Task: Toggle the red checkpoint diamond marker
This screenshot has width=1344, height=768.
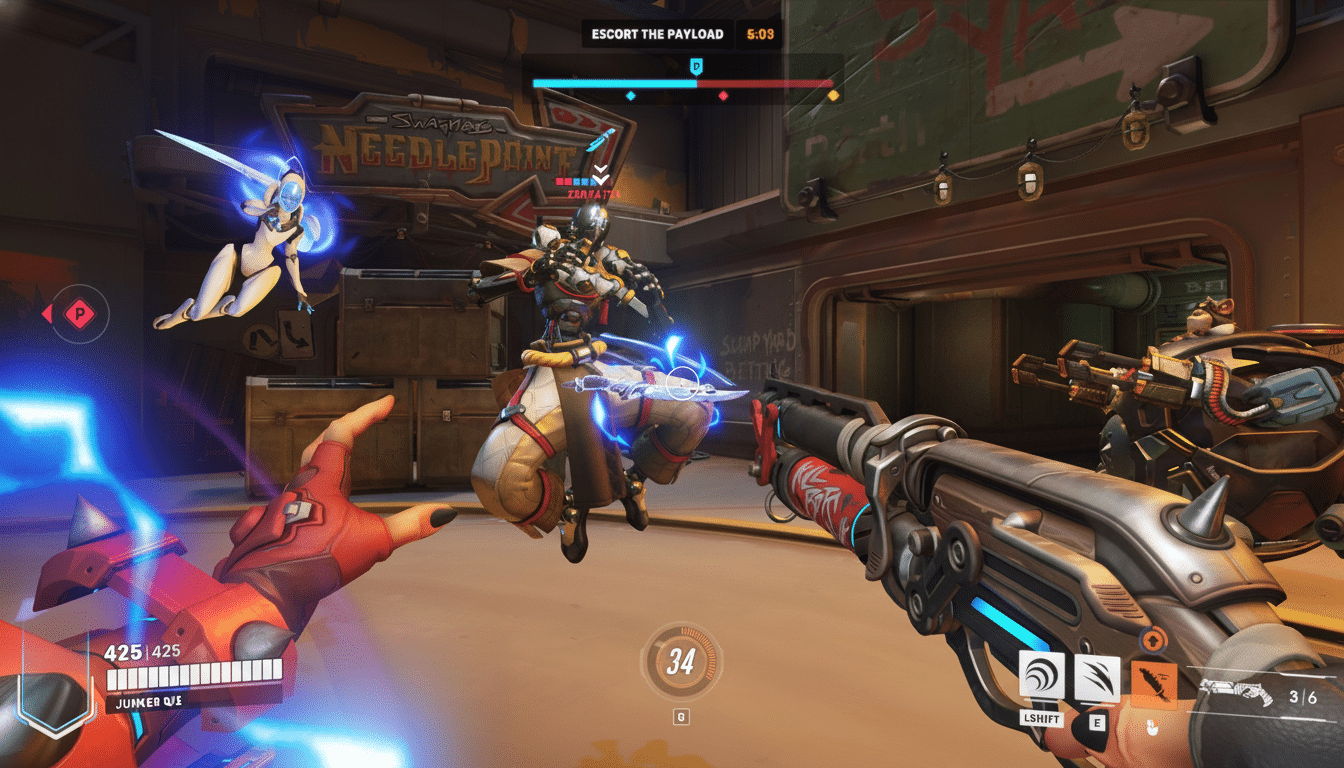Action: (x=724, y=96)
